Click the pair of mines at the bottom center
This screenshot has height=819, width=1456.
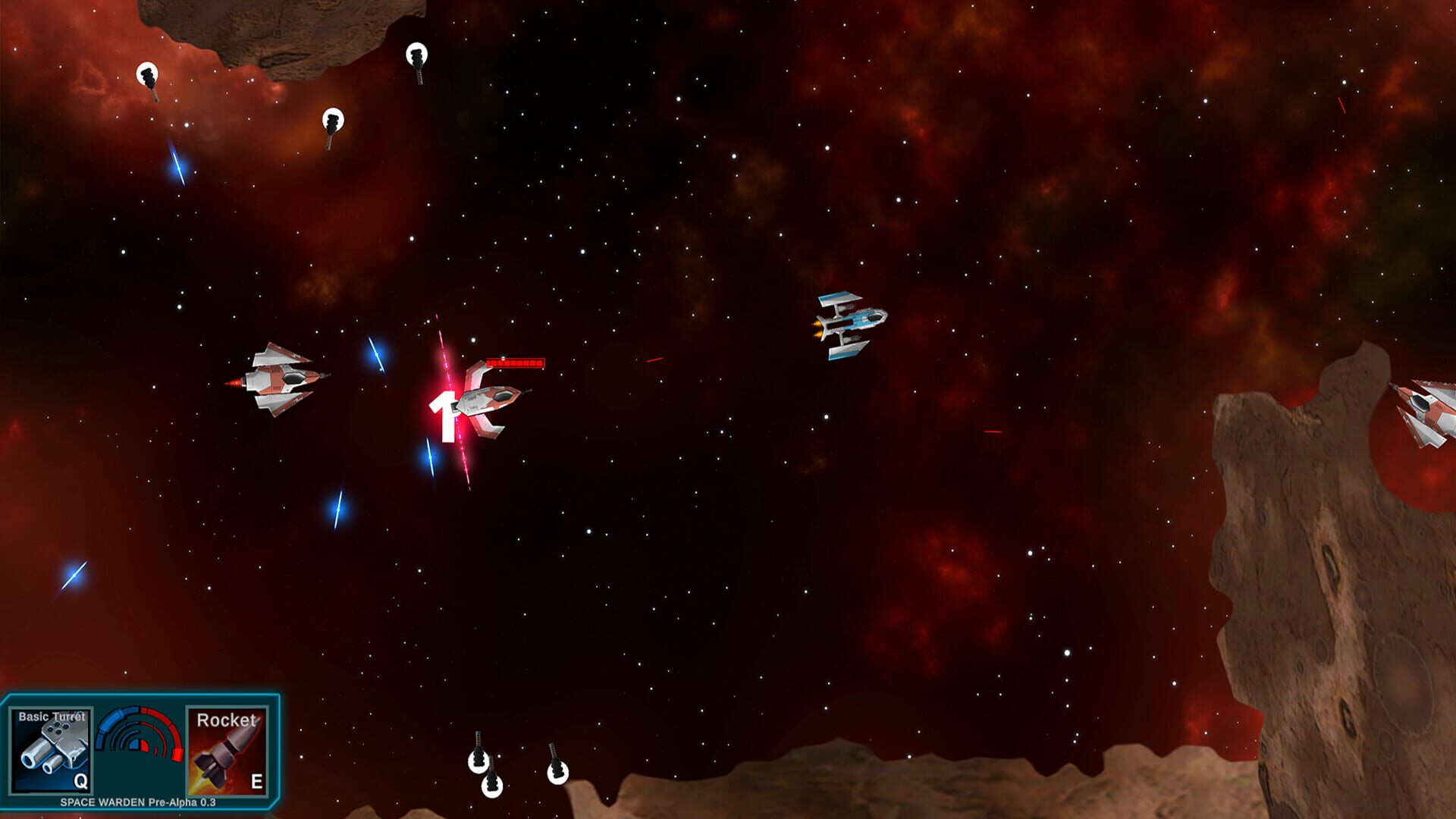[x=485, y=770]
